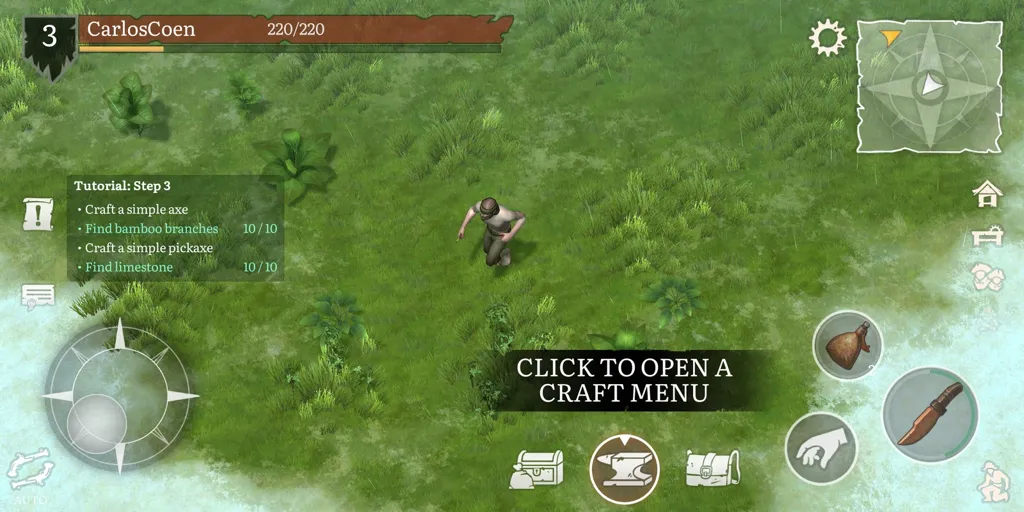Toggle the AUTO mode arrows button
Image resolution: width=1024 pixels, height=512 pixels.
[29, 470]
